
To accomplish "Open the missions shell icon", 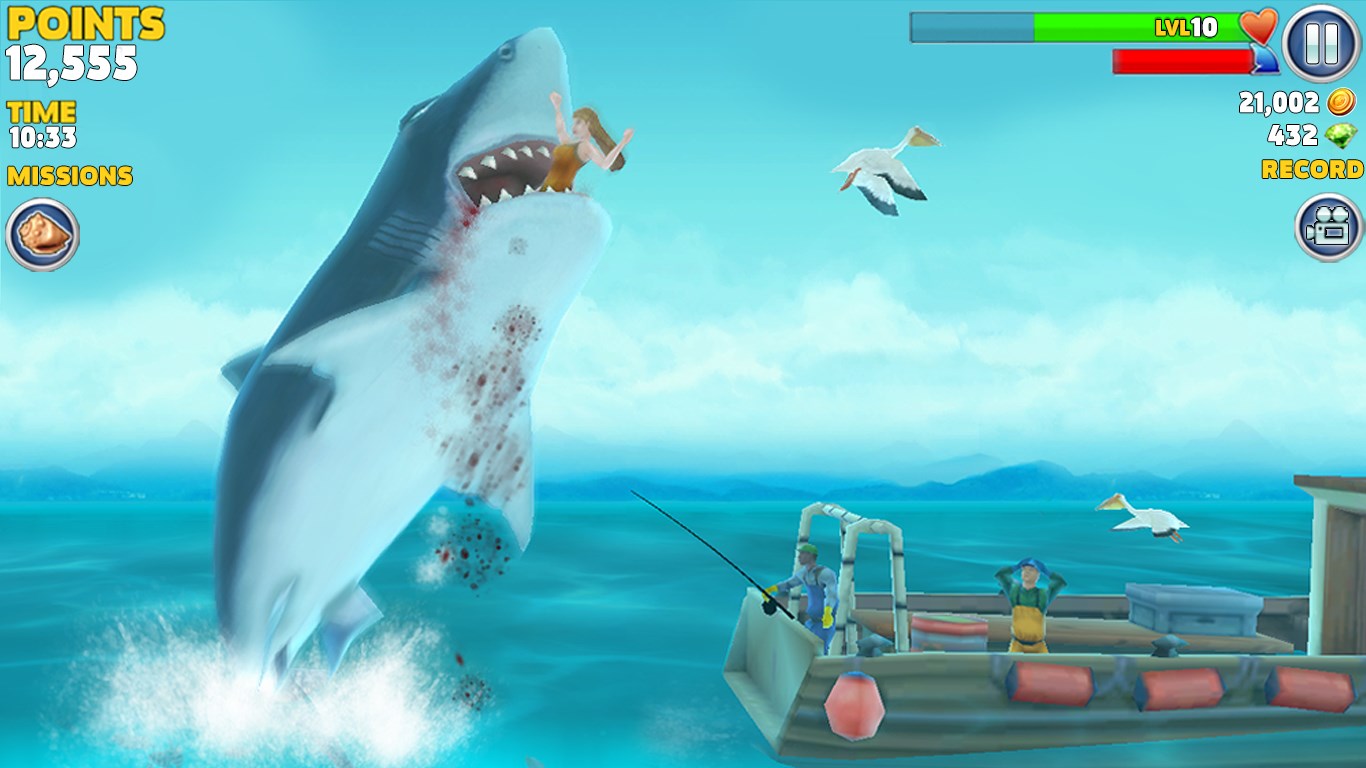I will click(42, 235).
